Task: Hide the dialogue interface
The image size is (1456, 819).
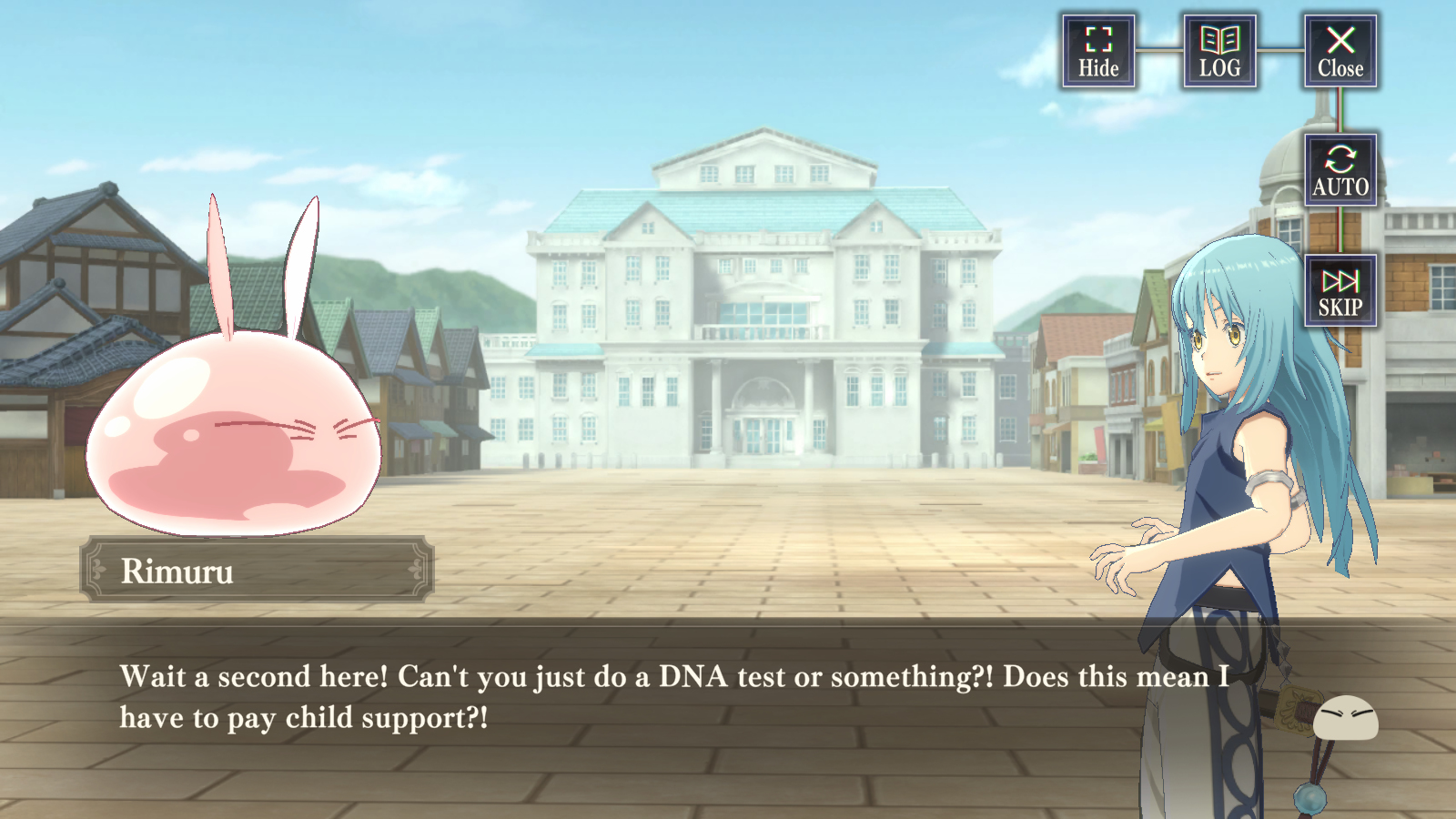Action: click(x=1098, y=52)
